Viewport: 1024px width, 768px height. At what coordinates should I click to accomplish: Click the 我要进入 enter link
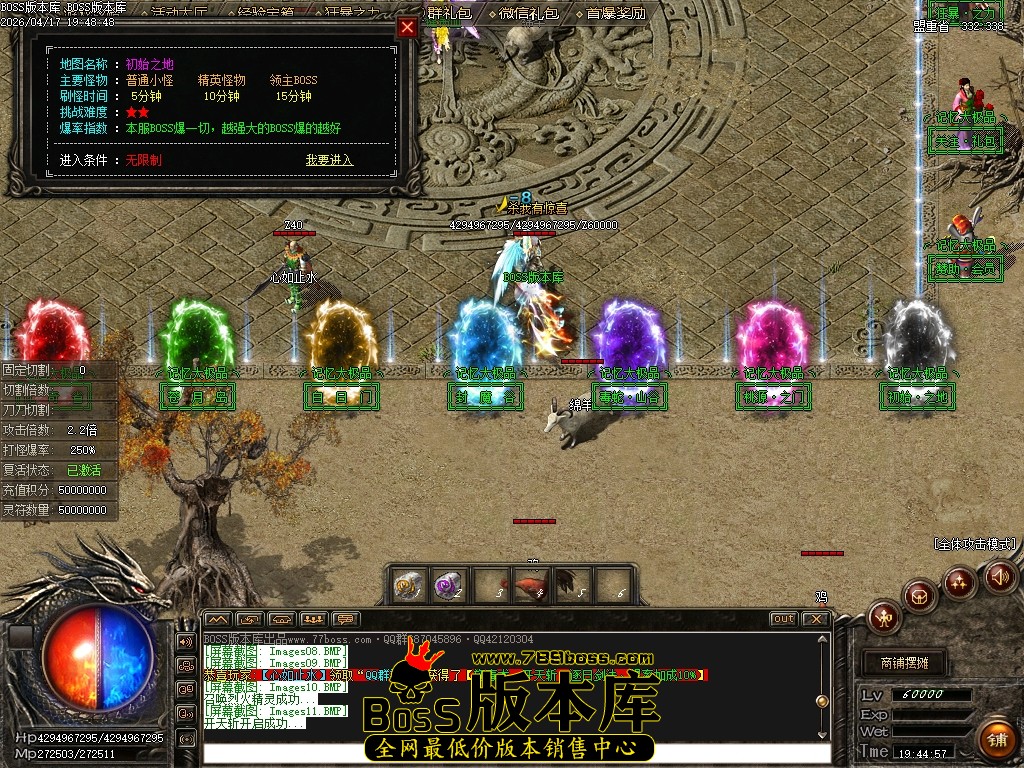click(329, 160)
